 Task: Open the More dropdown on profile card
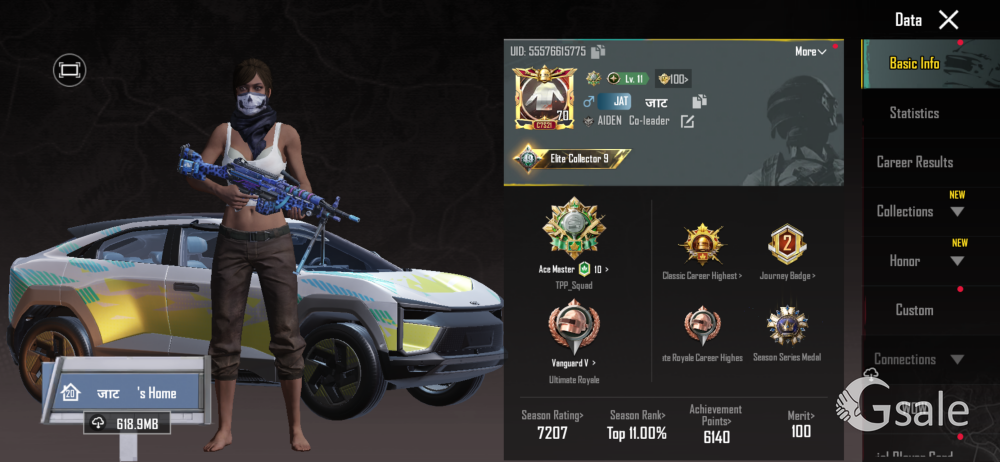point(811,52)
